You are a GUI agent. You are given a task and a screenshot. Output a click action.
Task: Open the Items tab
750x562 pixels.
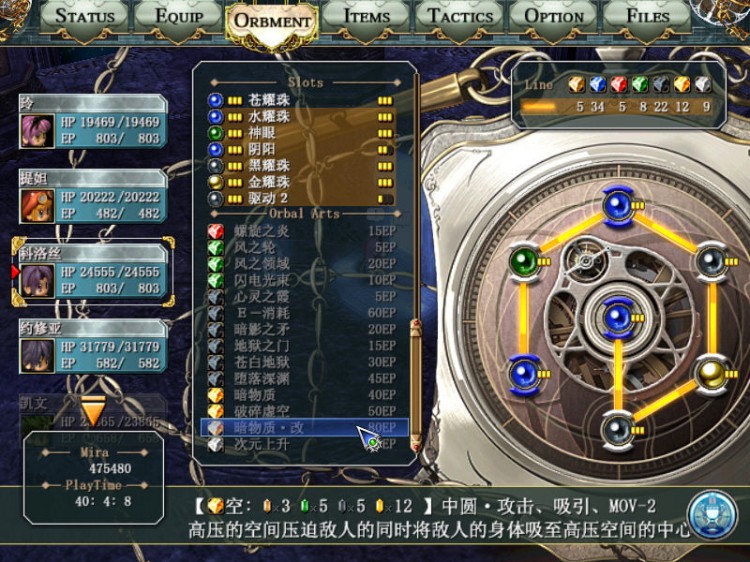coord(366,15)
